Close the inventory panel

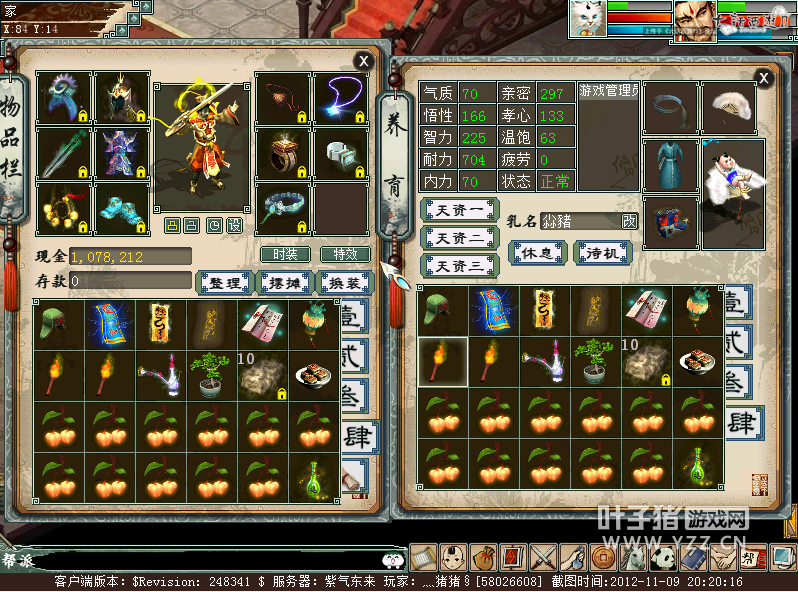click(364, 61)
